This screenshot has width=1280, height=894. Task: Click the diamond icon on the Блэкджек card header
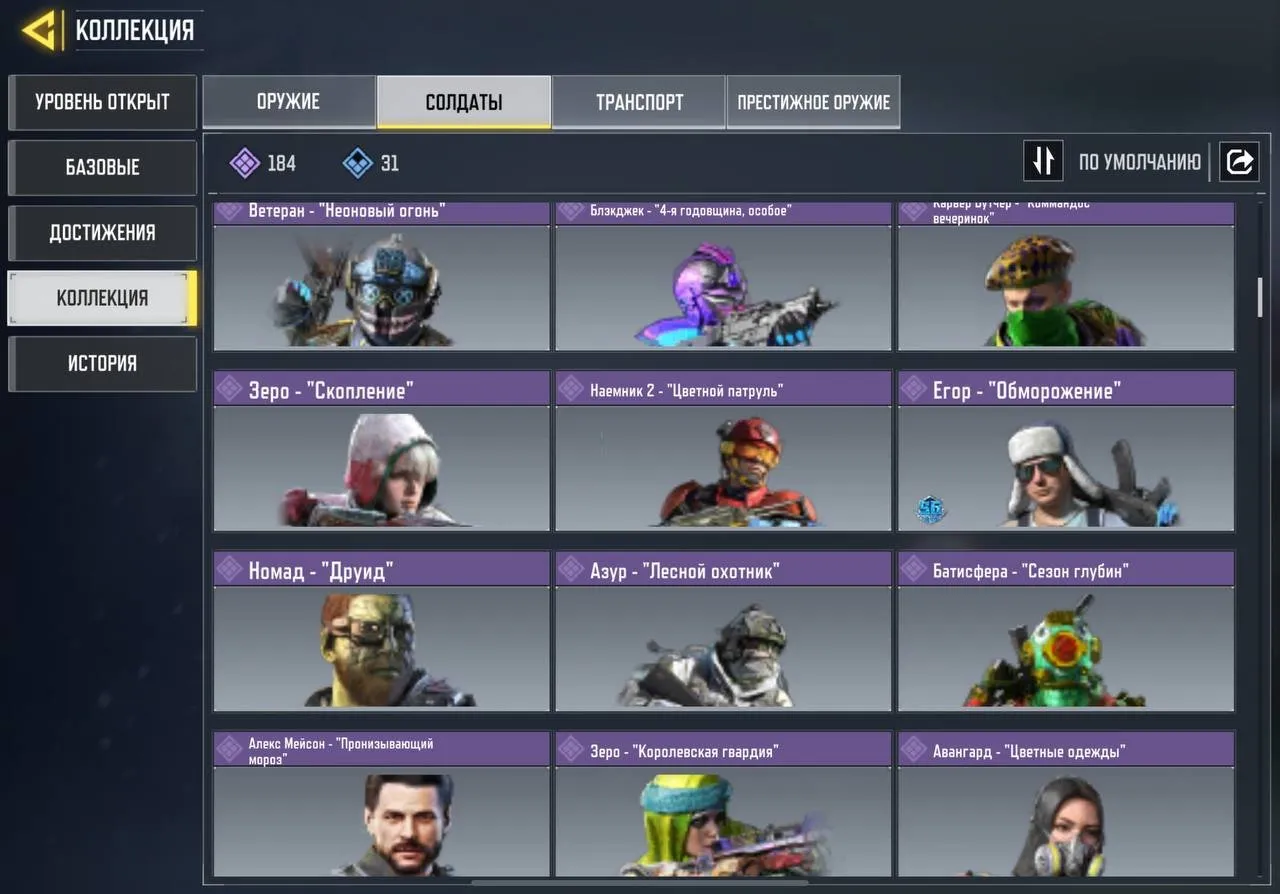(571, 210)
